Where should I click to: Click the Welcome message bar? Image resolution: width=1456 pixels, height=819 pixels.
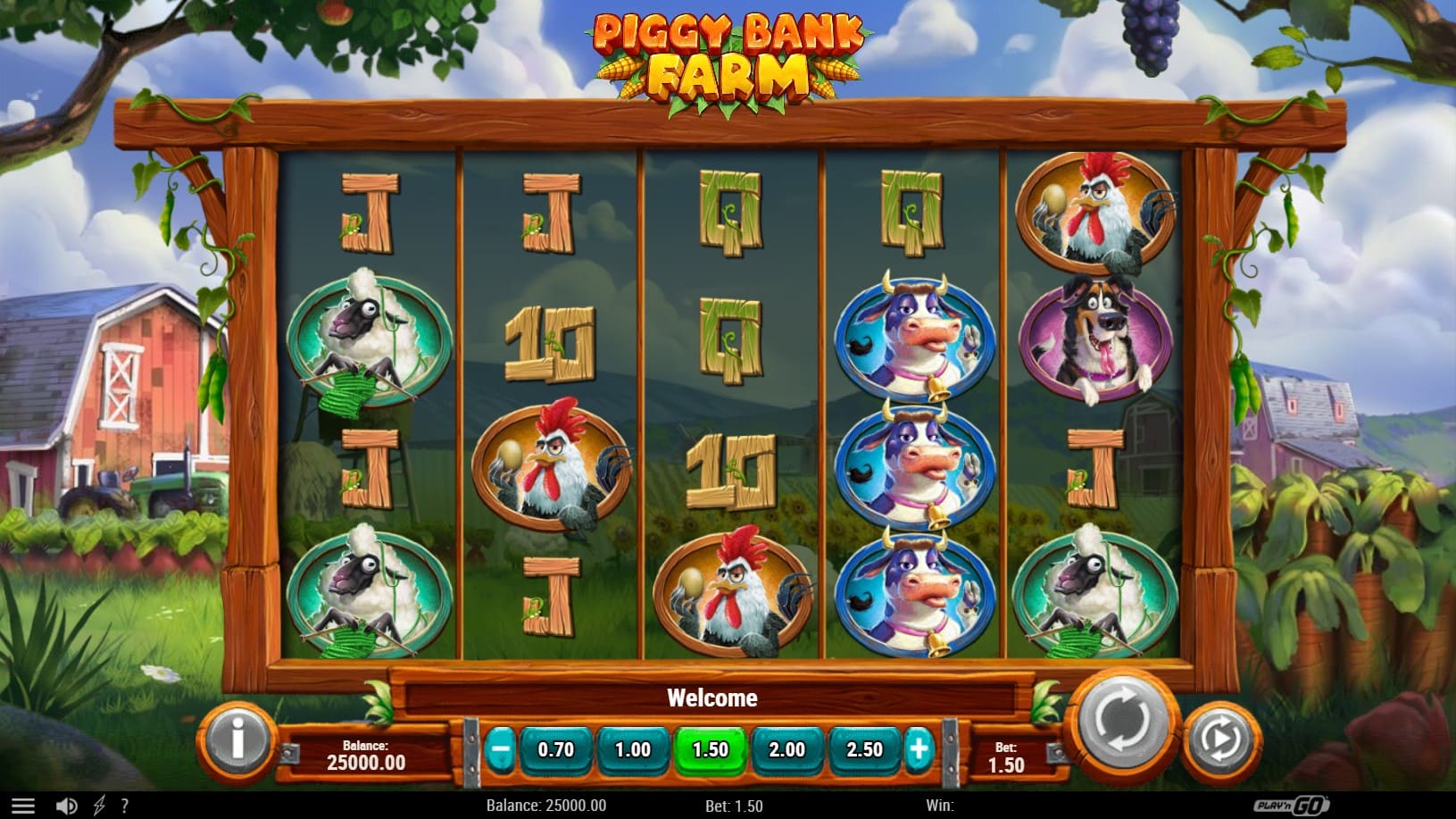711,698
